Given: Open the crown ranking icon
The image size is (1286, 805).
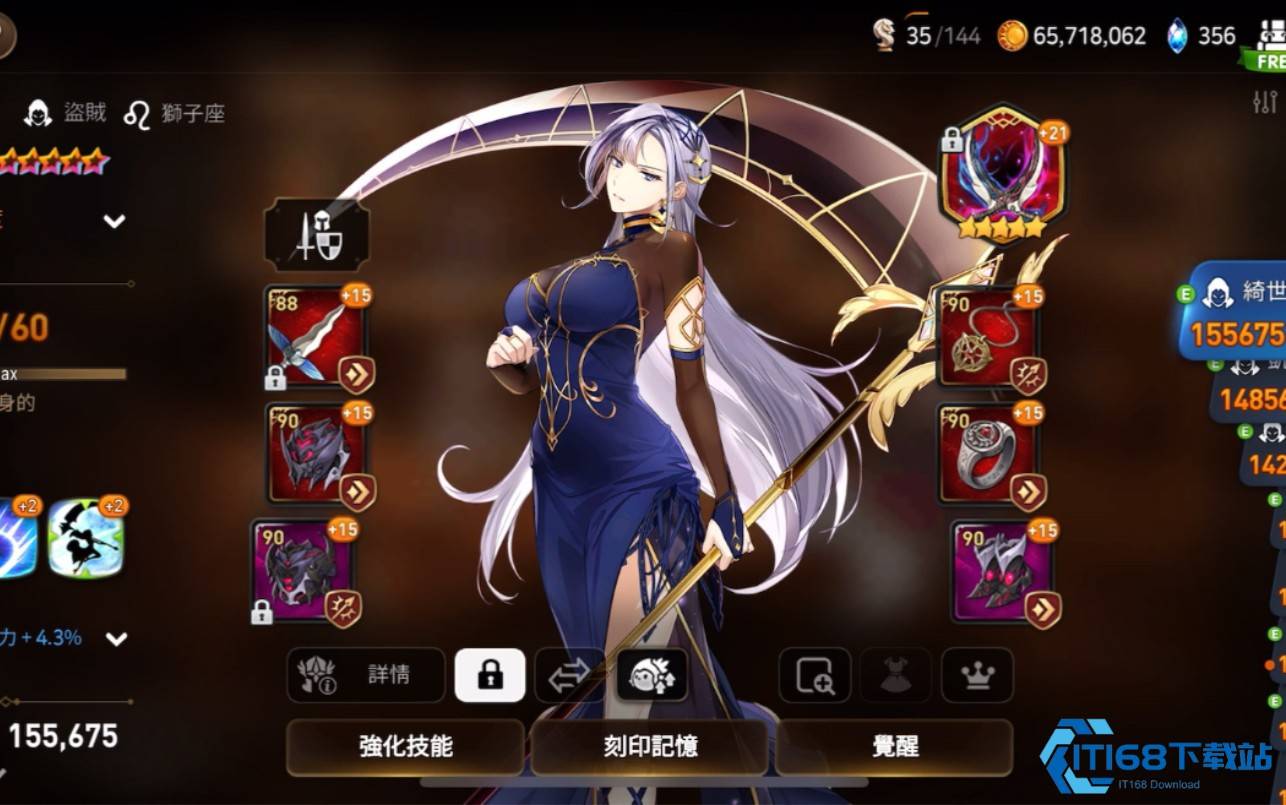Looking at the screenshot, I should [x=975, y=676].
